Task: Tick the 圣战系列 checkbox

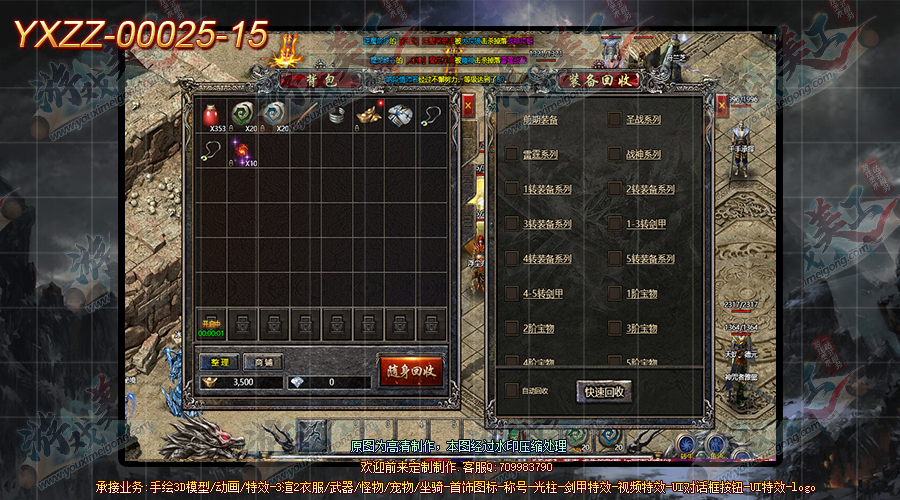Action: pos(615,121)
